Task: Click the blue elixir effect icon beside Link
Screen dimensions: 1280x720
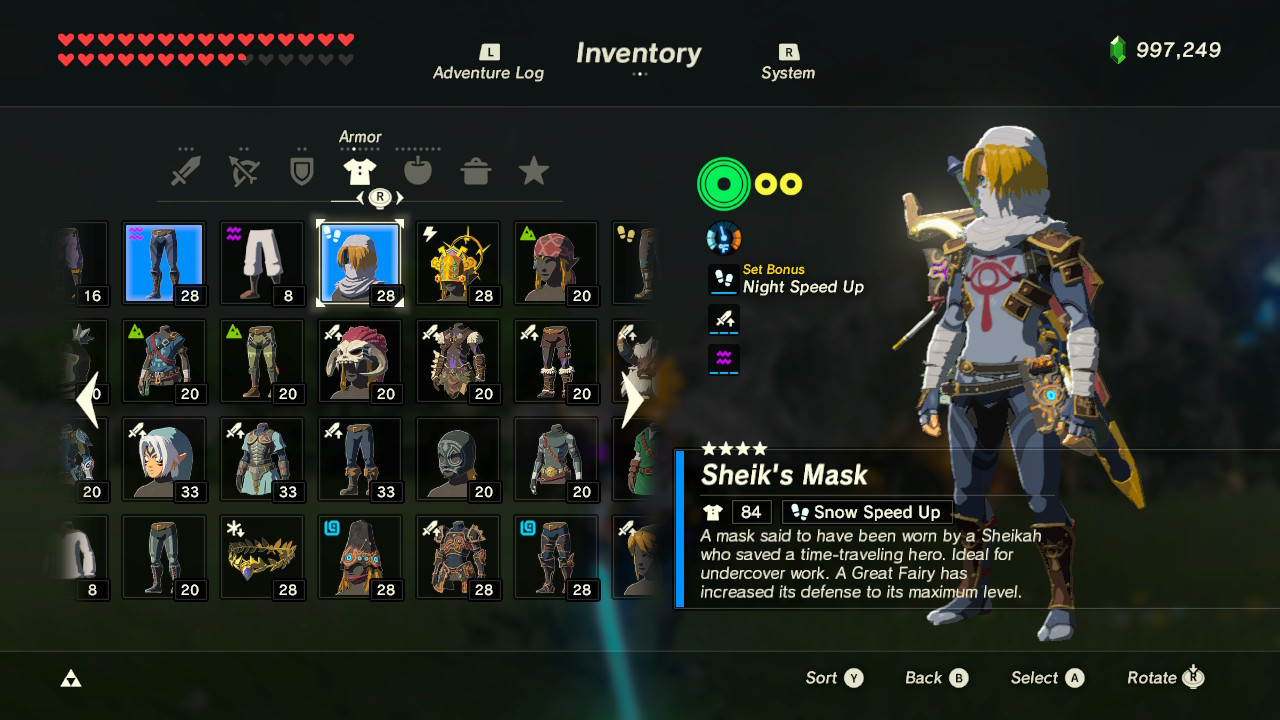Action: (723, 237)
